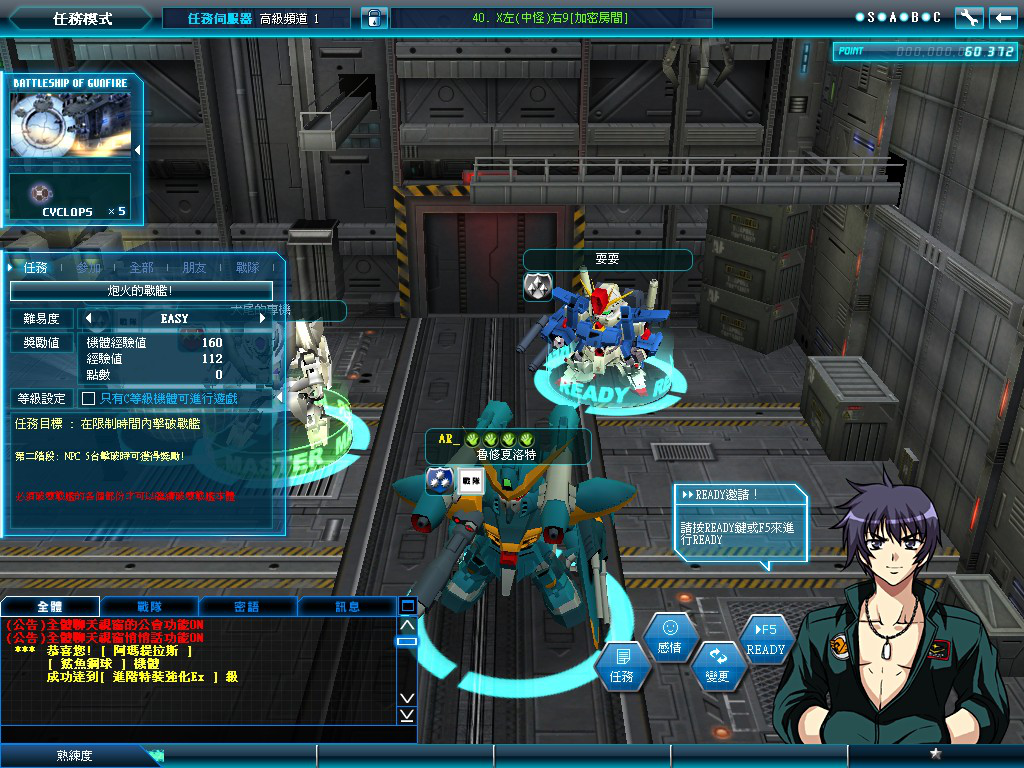This screenshot has width=1024, height=768.
Task: Switch to the 全部 tab
Action: tap(141, 268)
